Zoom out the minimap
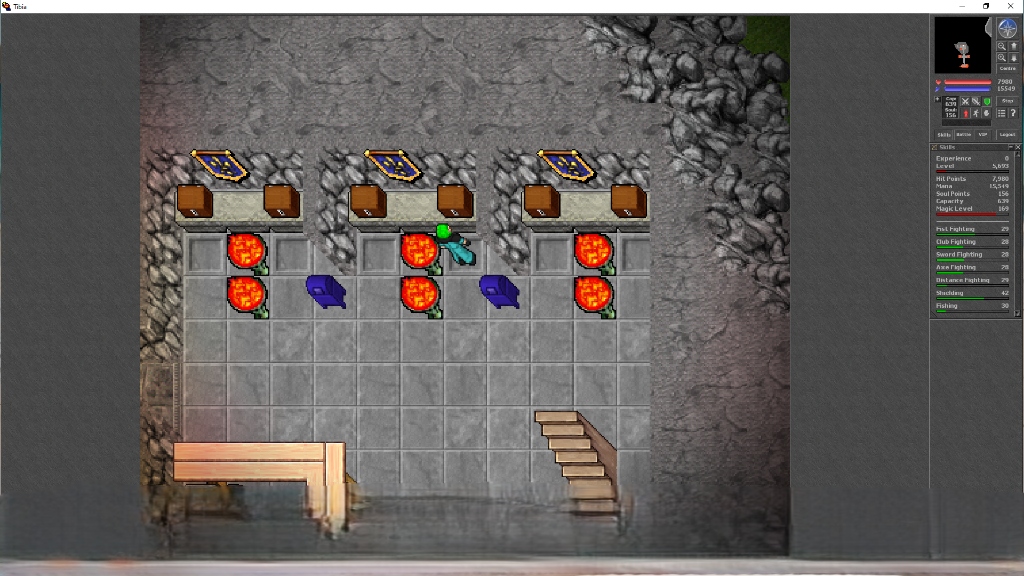The width and height of the screenshot is (1024, 576). point(1001,46)
